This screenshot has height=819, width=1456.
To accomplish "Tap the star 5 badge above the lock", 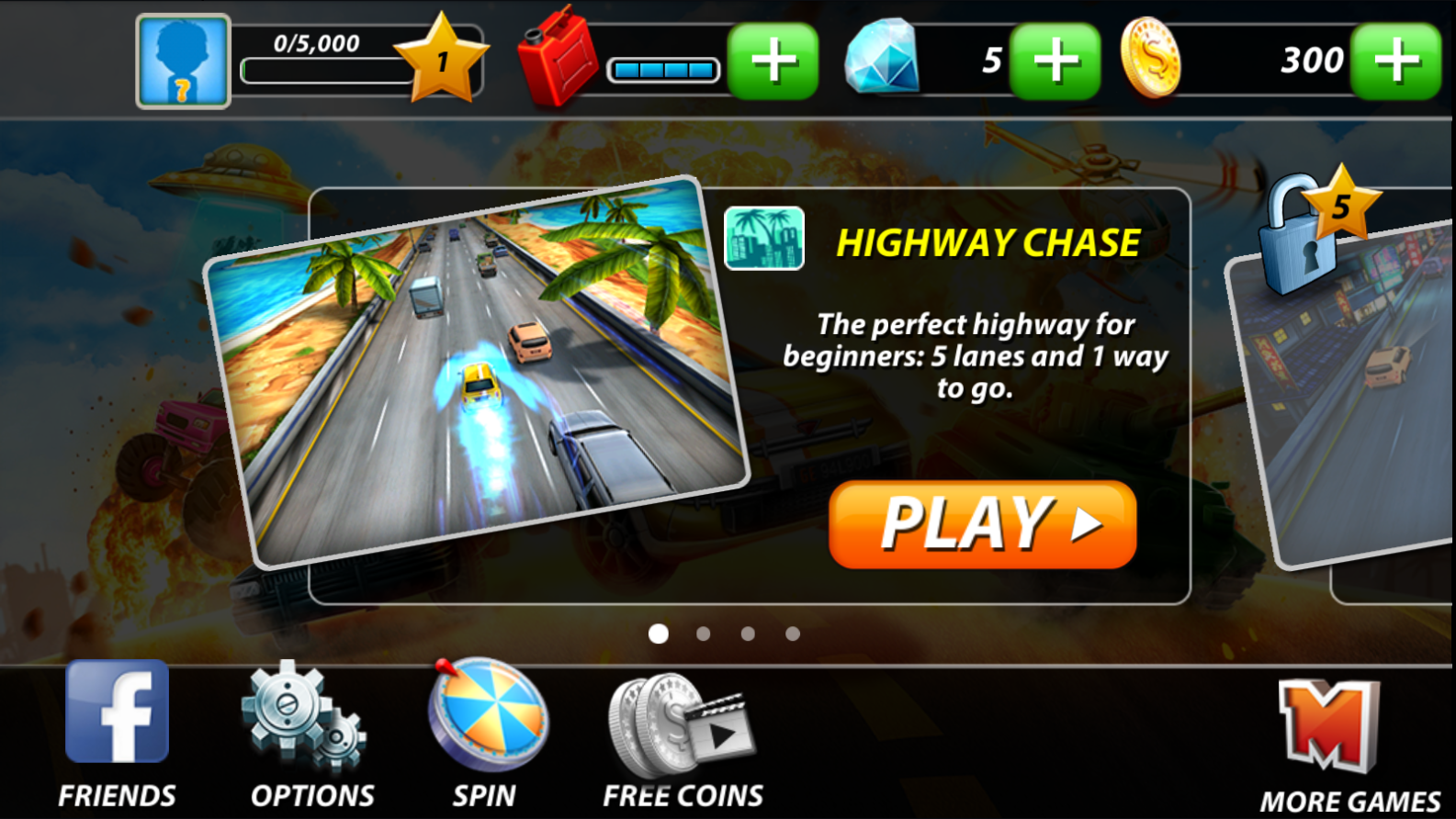I will click(x=1340, y=204).
